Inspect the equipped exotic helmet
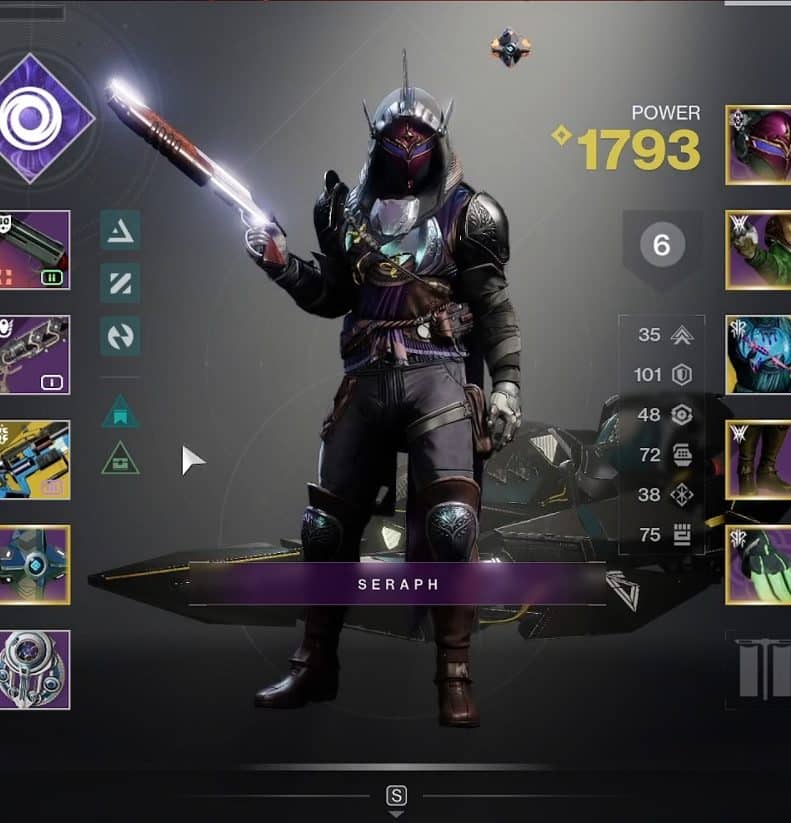Image resolution: width=791 pixels, height=823 pixels. coord(759,145)
